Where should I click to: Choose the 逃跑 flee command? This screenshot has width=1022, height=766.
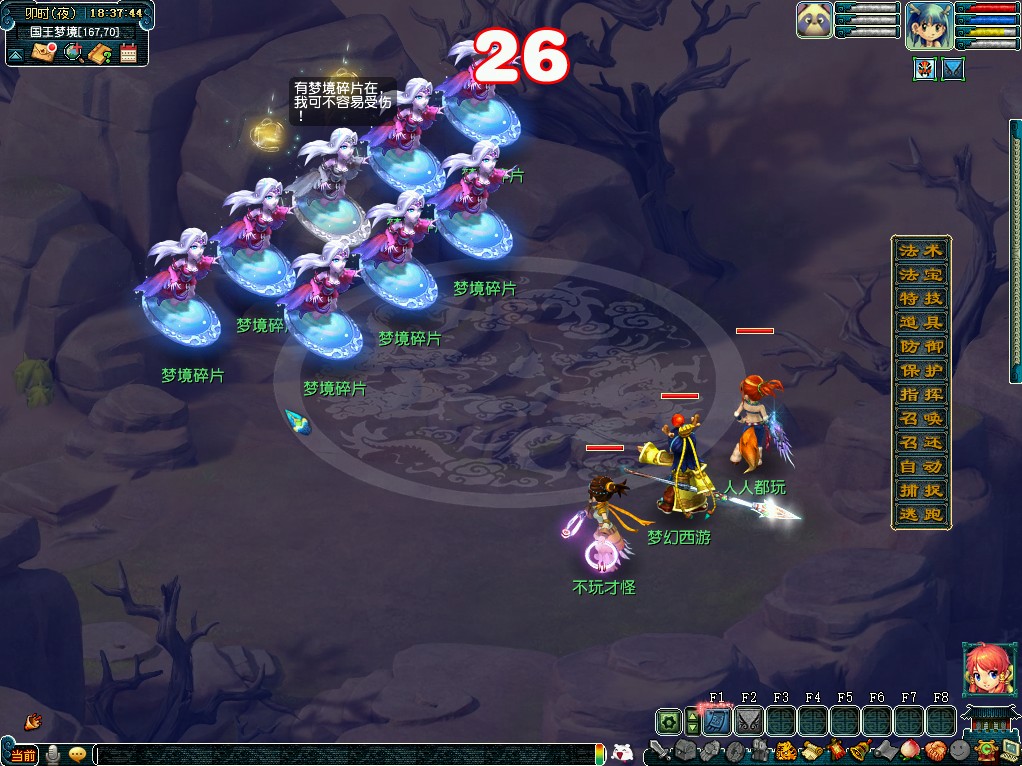coord(920,515)
